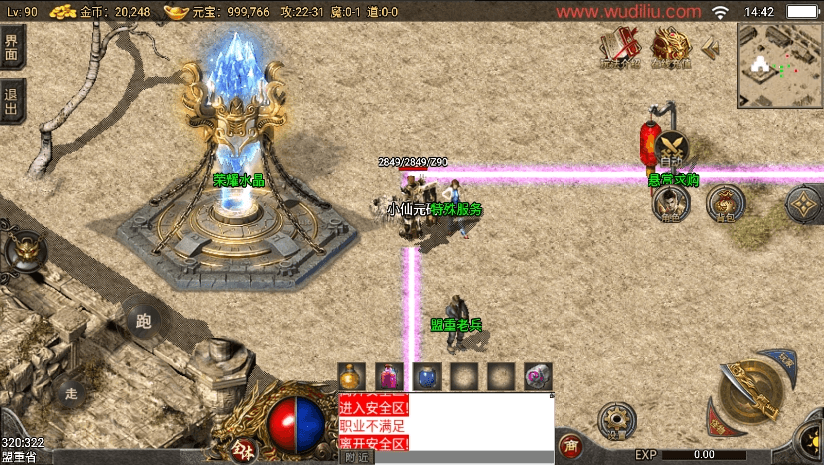Open the 背包 backpack
824x465 pixels.
[x=726, y=203]
